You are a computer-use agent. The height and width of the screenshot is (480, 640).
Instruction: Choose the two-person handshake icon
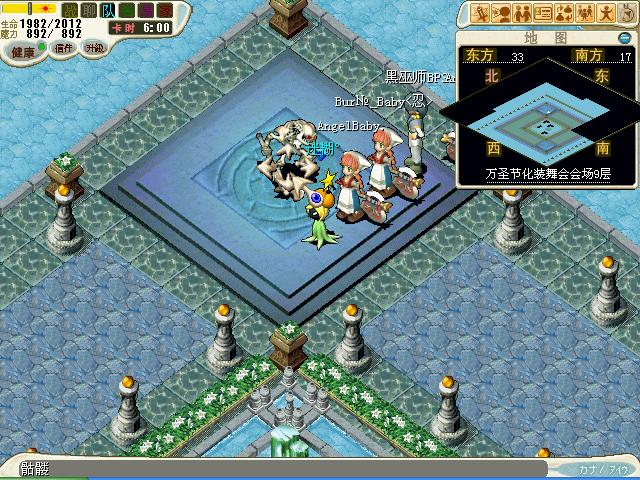[523, 13]
